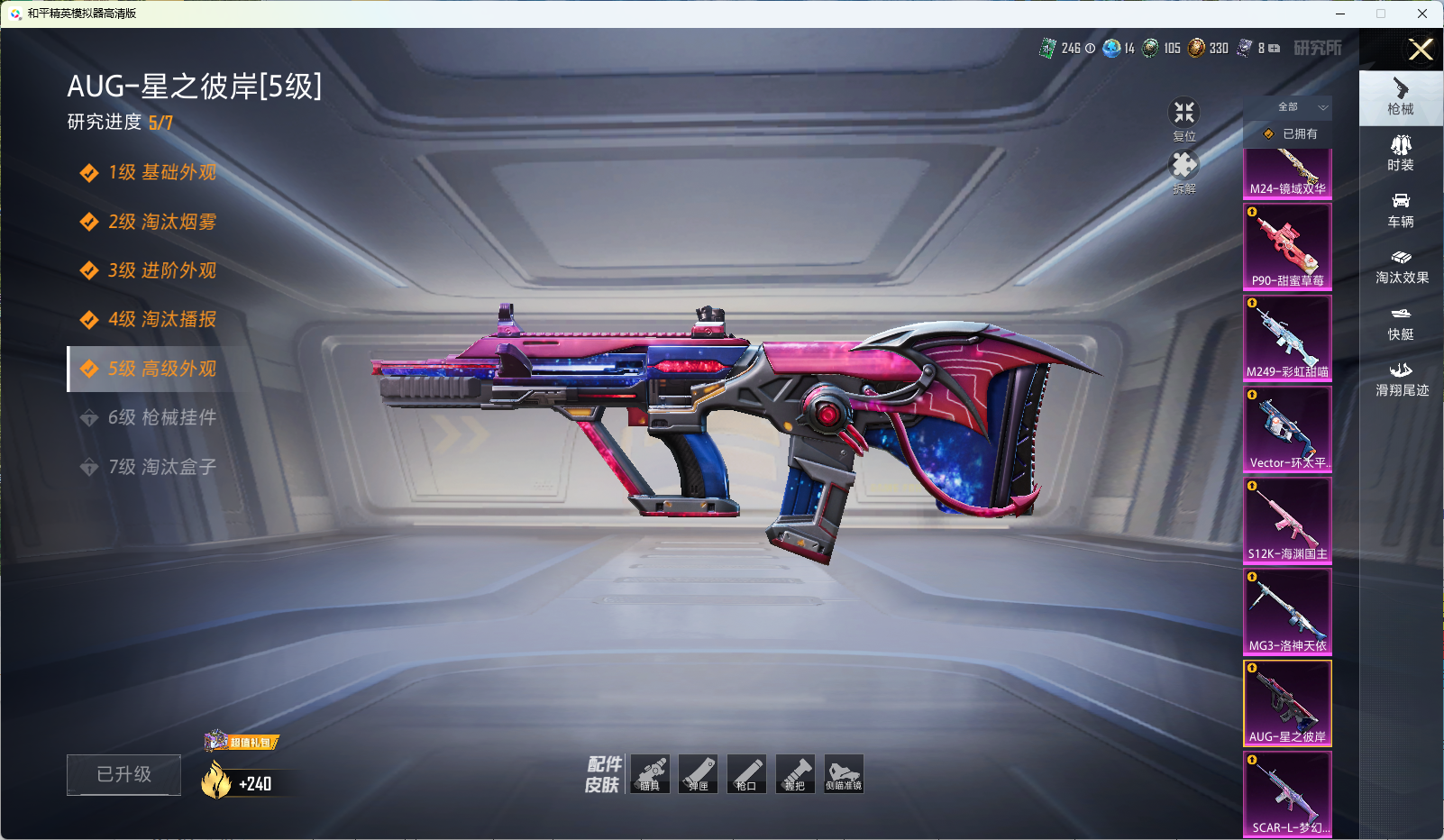This screenshot has height=840, width=1444.
Task: Select level 1 基础外观 entry
Action: (161, 172)
